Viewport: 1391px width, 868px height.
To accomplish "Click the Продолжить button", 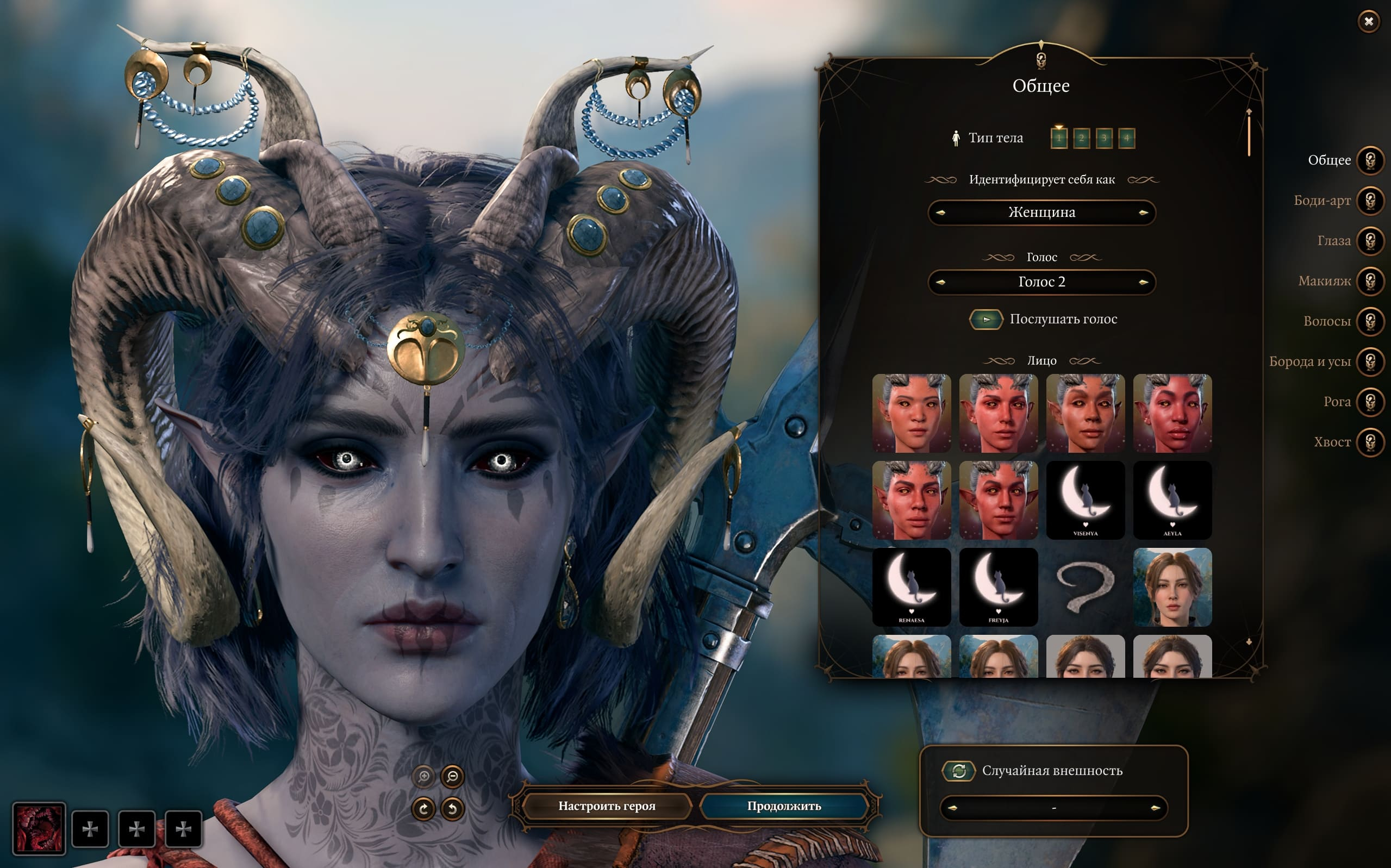I will (784, 806).
